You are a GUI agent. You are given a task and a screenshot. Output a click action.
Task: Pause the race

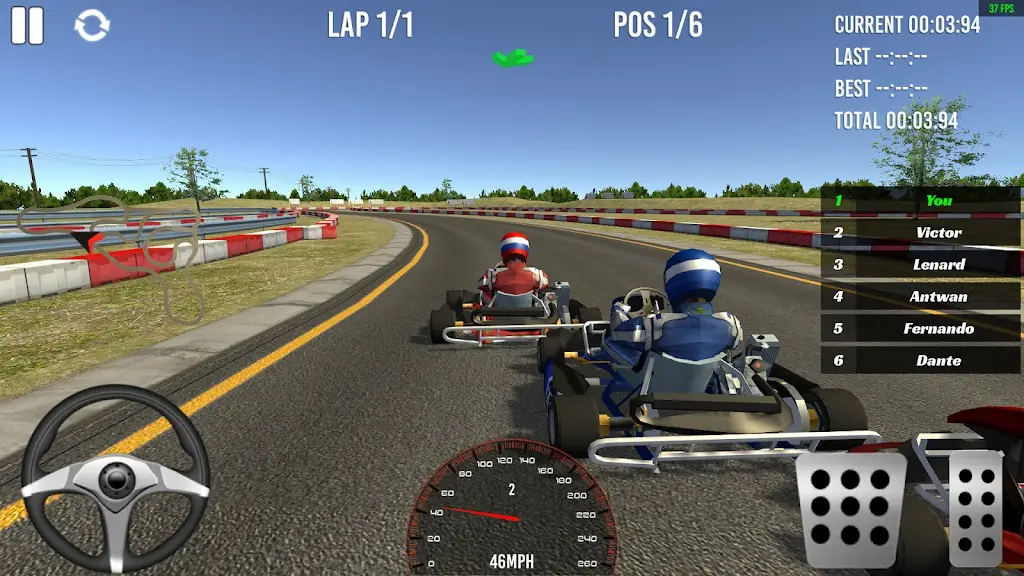27,25
